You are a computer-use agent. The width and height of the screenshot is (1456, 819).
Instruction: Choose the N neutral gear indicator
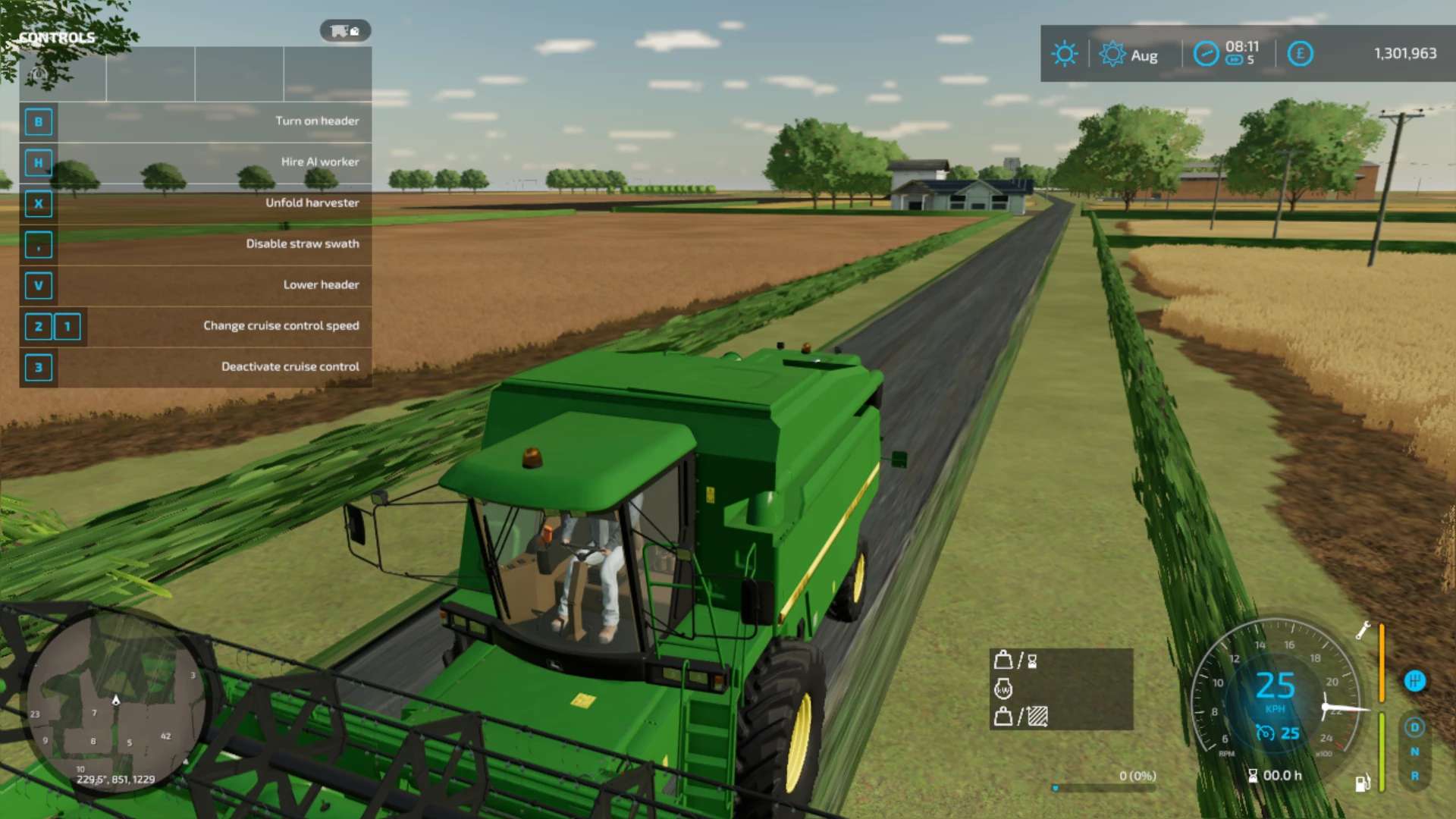(x=1414, y=752)
